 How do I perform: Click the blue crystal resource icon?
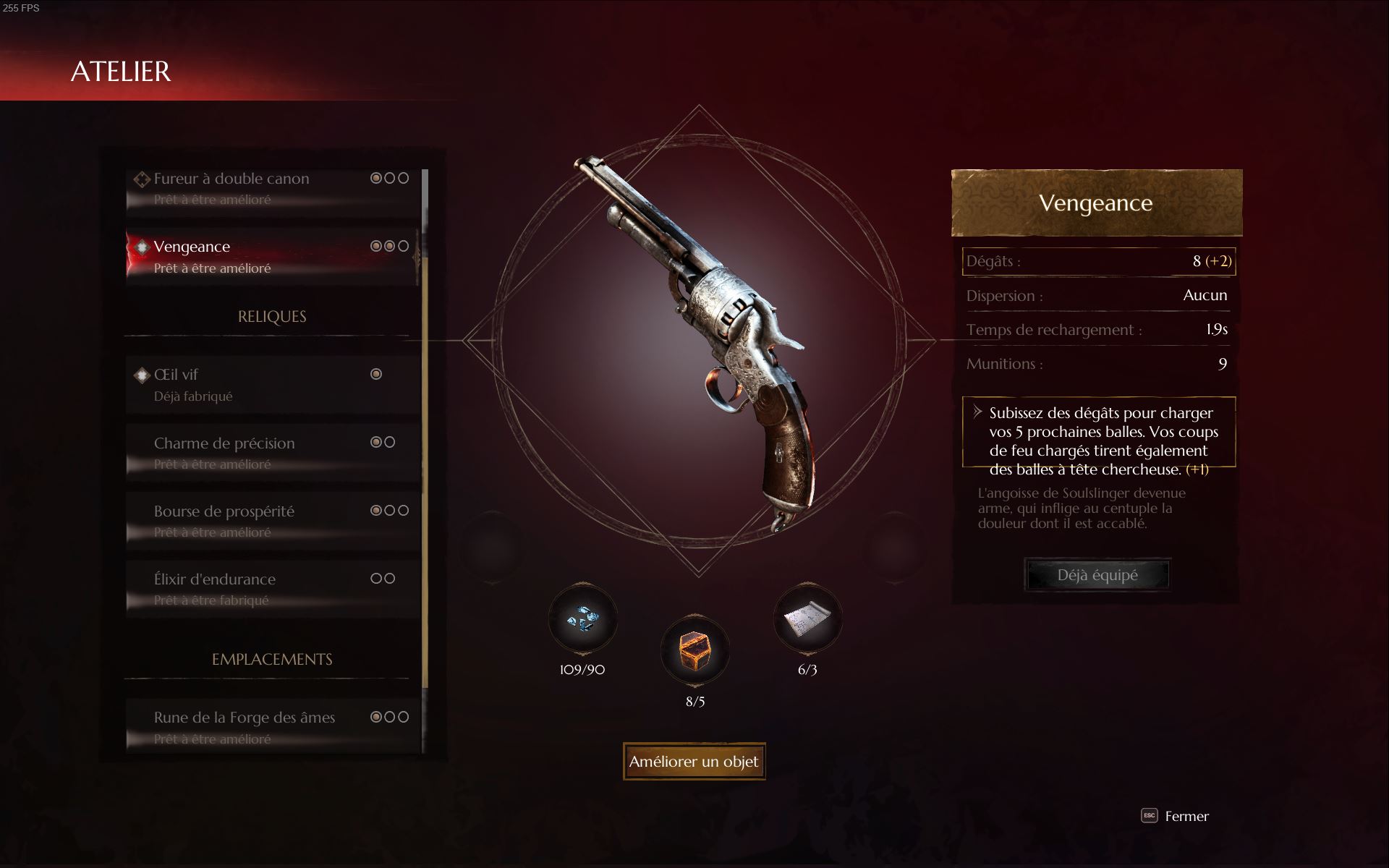[582, 620]
